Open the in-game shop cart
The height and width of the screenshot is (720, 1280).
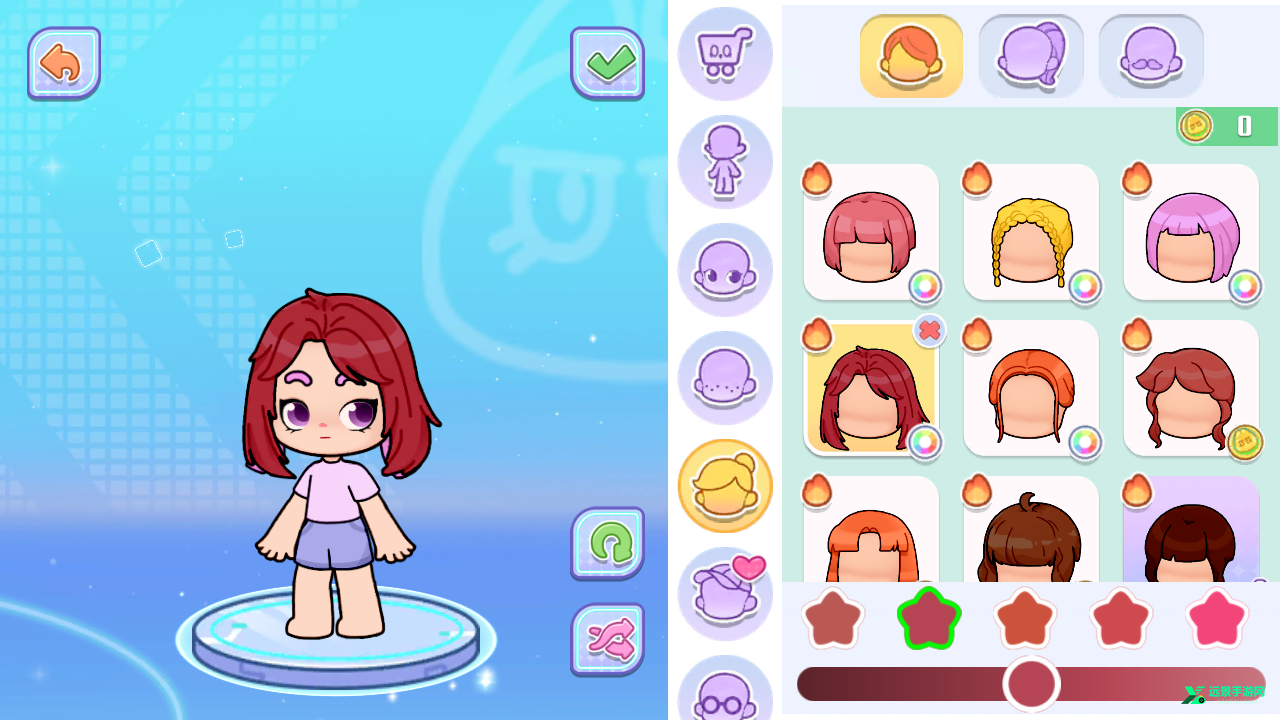tap(725, 55)
